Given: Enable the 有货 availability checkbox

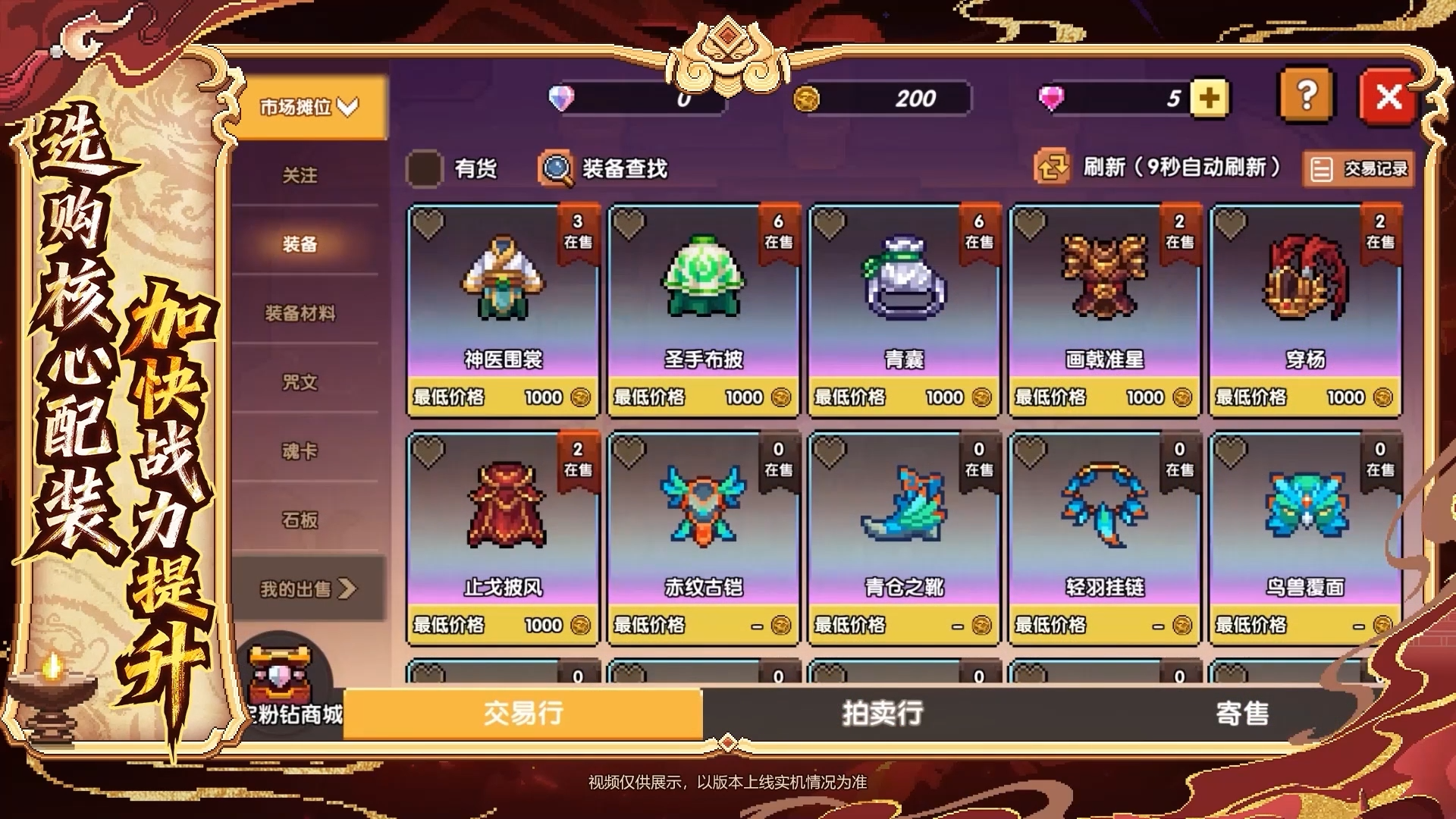Looking at the screenshot, I should coord(425,168).
